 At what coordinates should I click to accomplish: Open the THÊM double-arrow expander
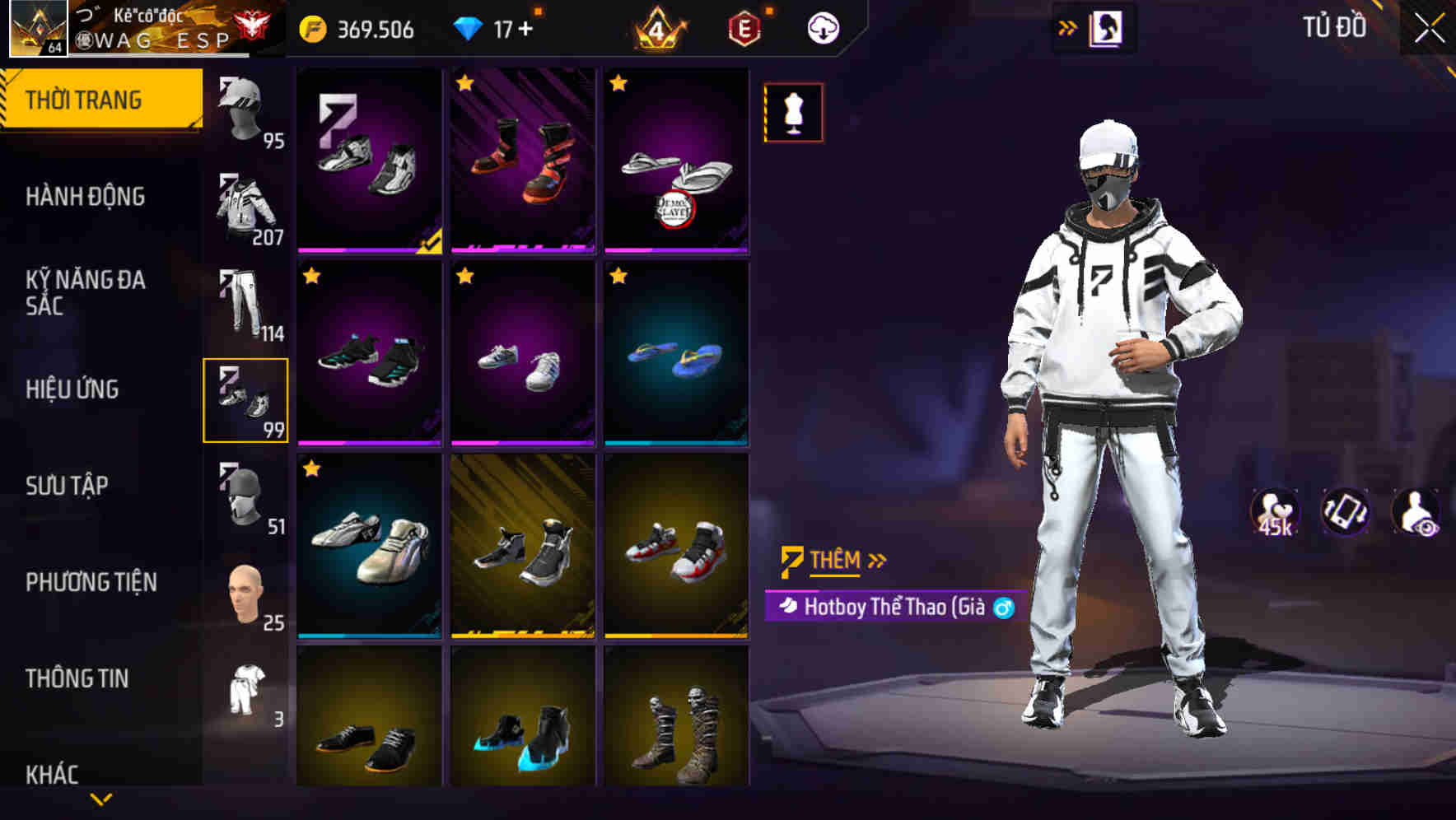[x=877, y=560]
